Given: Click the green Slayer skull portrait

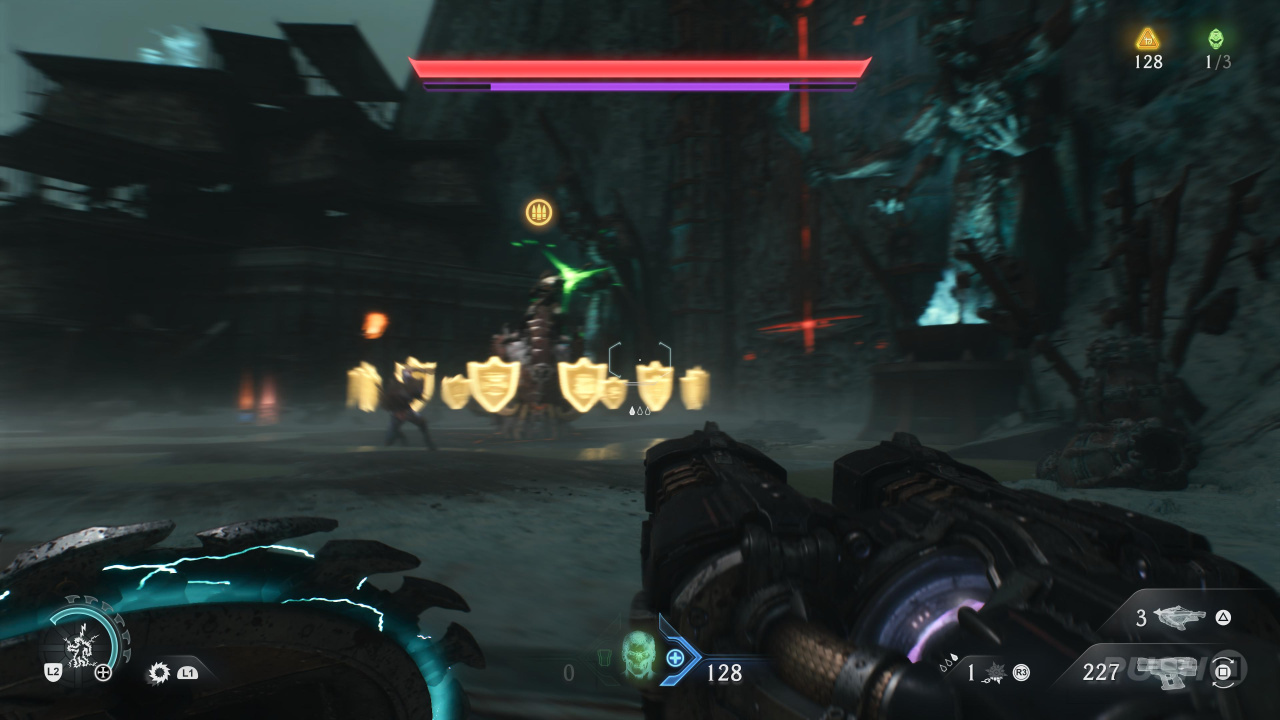Looking at the screenshot, I should [x=637, y=656].
